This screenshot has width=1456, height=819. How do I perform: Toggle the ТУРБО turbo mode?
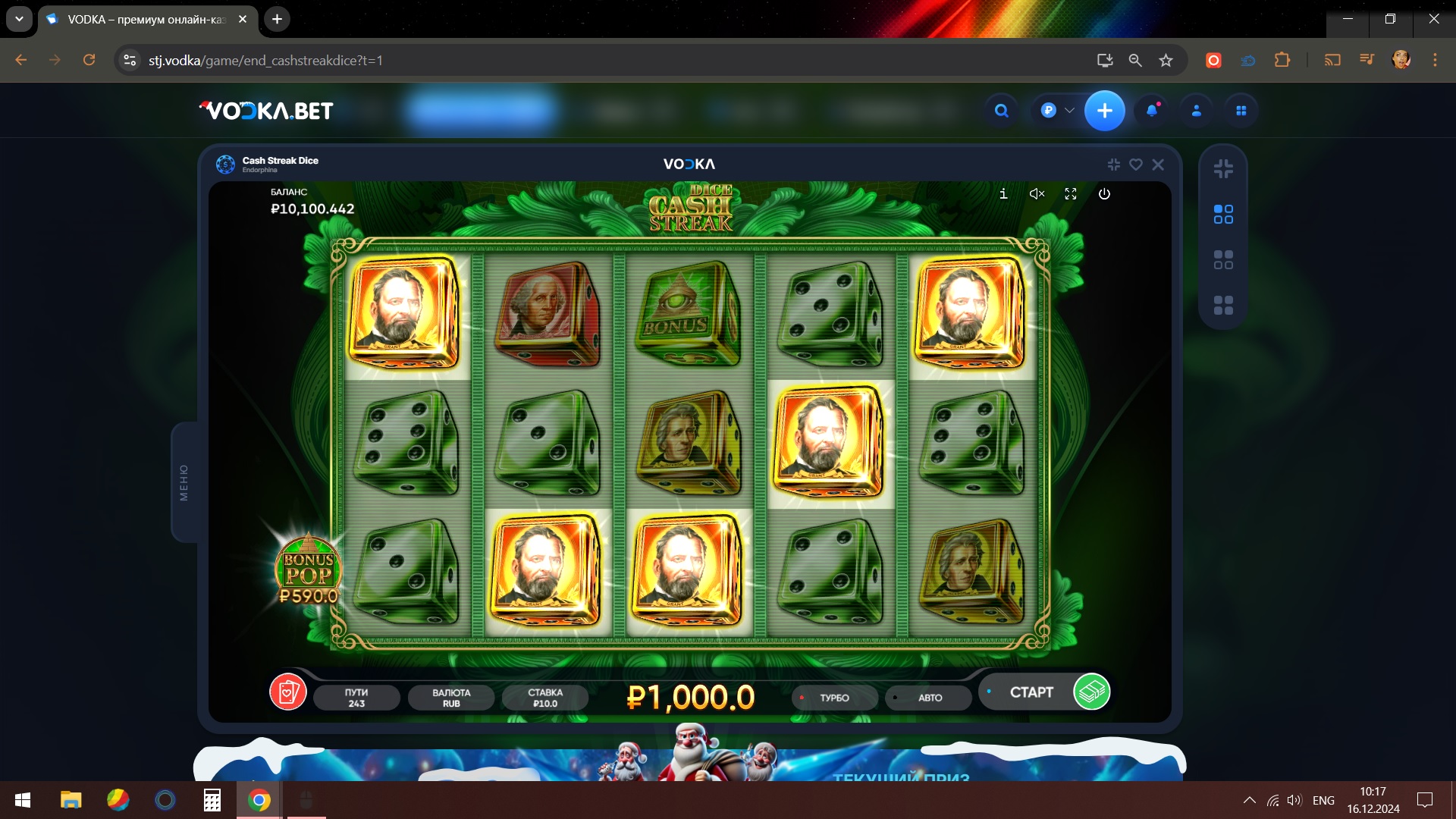point(834,698)
